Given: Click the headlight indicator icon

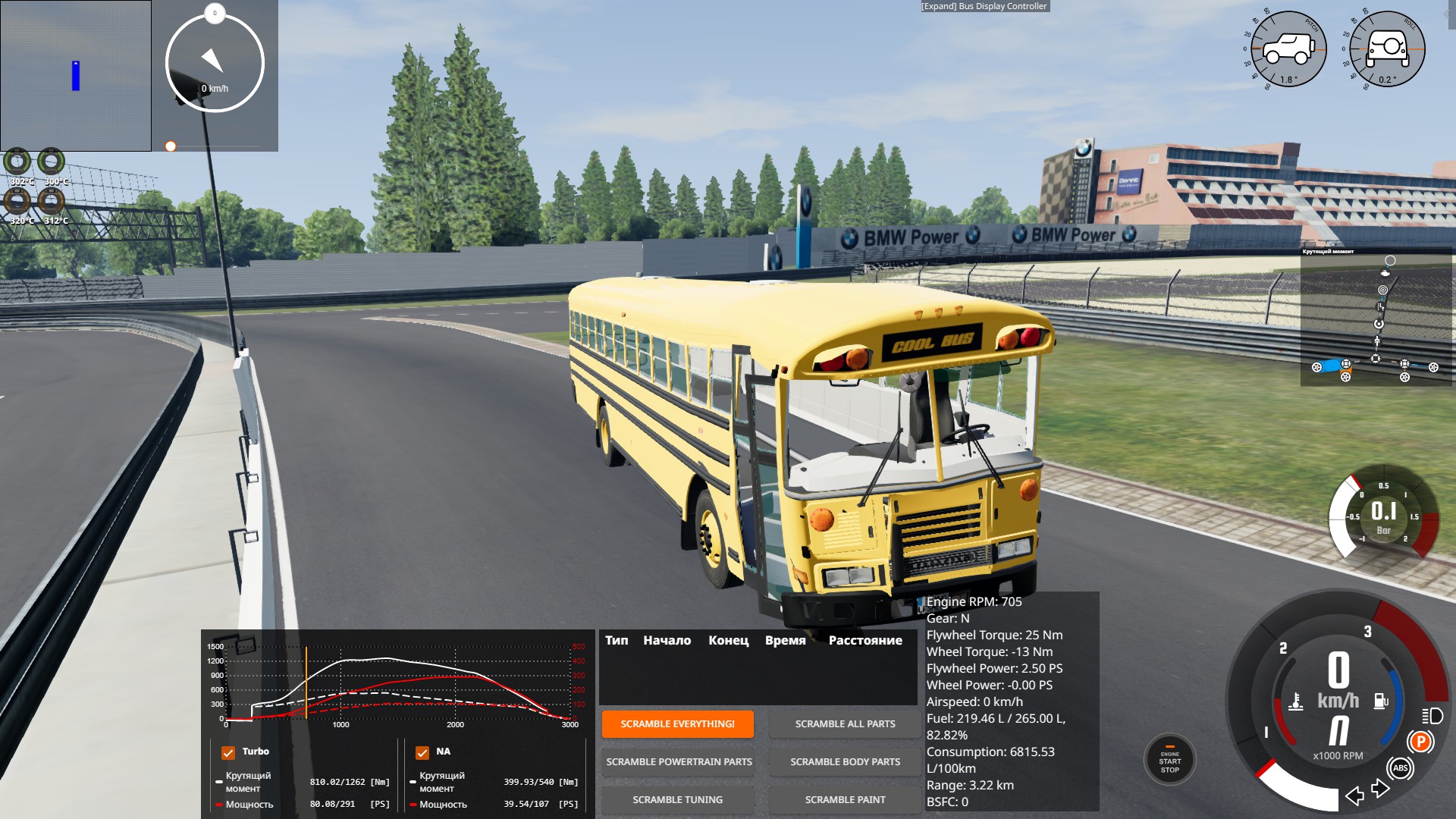Looking at the screenshot, I should (1432, 716).
